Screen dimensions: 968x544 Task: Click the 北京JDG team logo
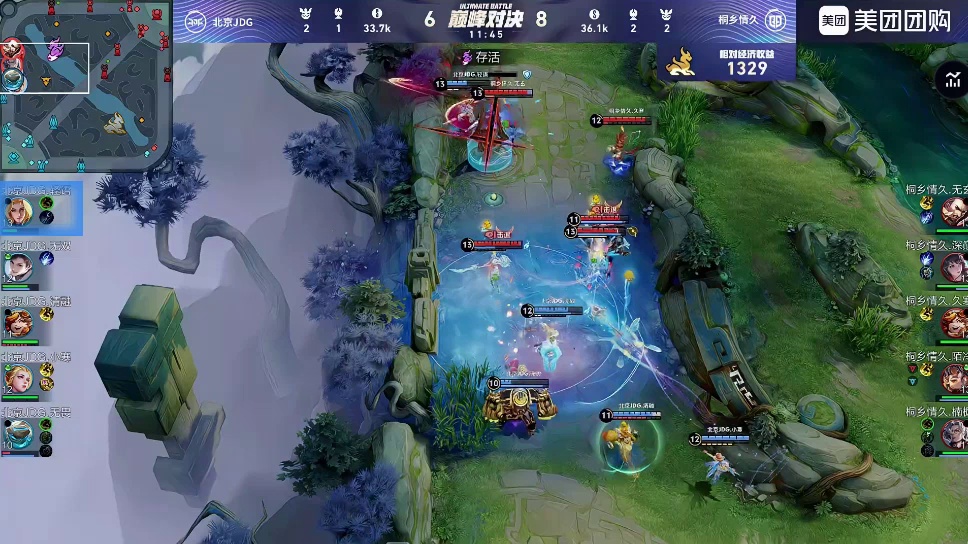tap(196, 20)
